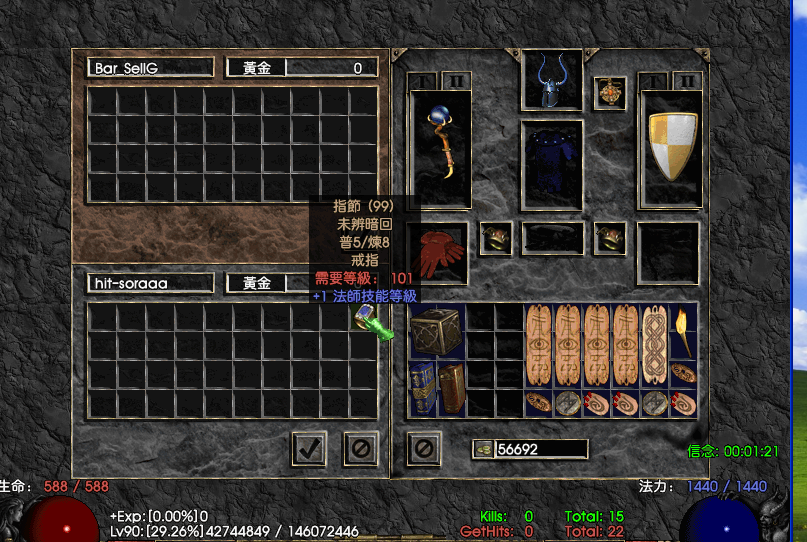The image size is (807, 542).
Task: Click the cancel button beside the gold counter
Action: click(x=424, y=448)
